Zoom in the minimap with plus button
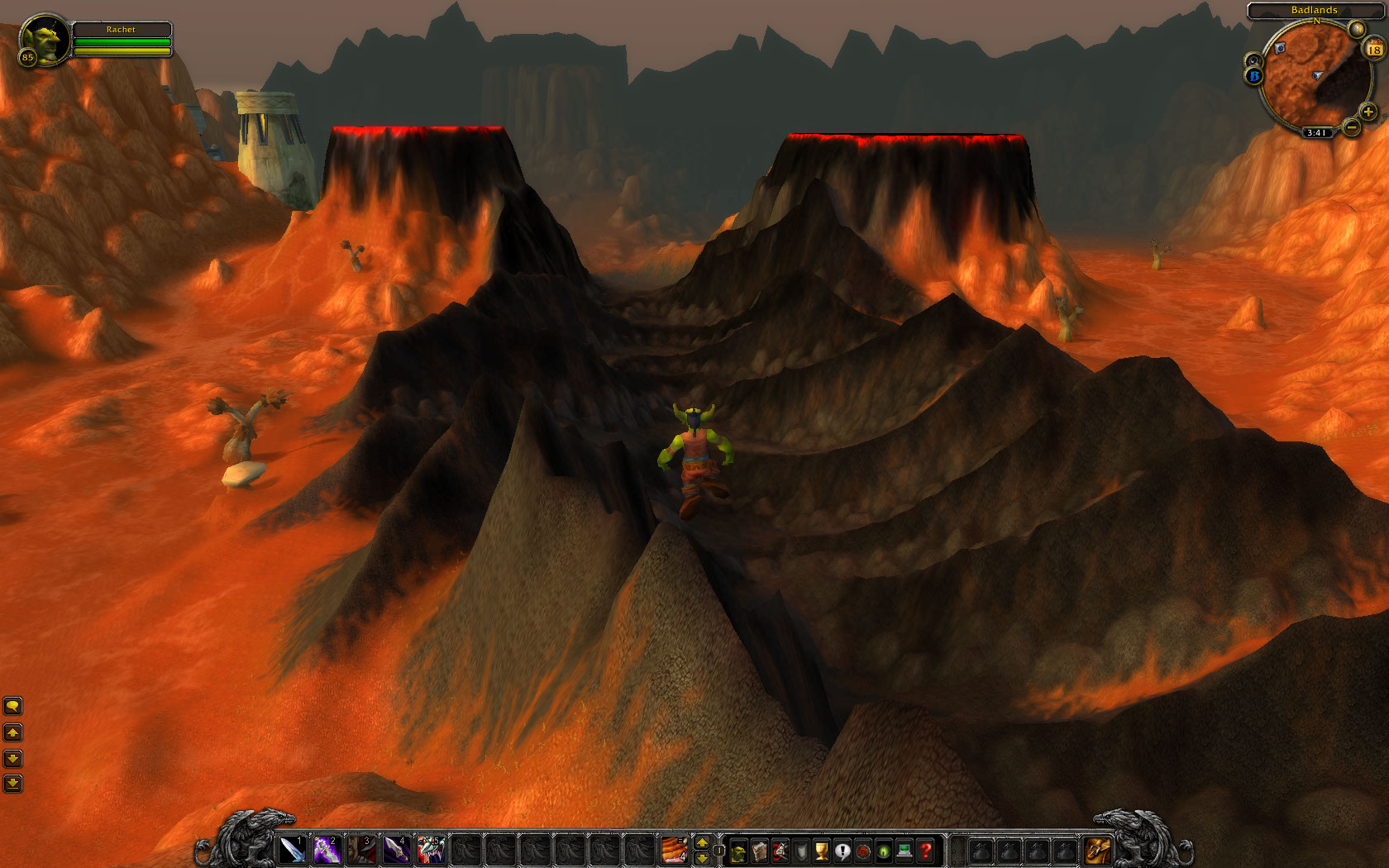The width and height of the screenshot is (1389, 868). [x=1368, y=112]
